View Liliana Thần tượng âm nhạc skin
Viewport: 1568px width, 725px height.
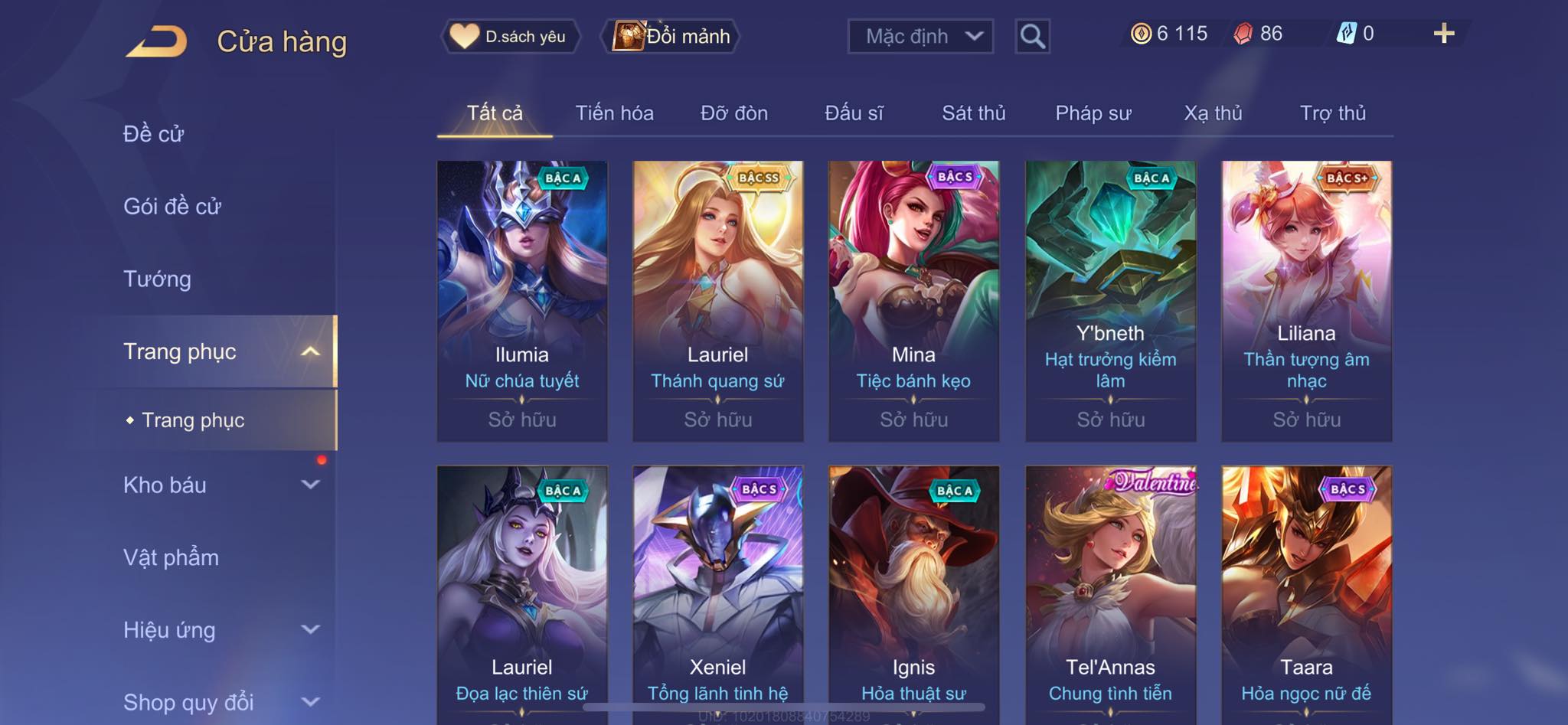click(1306, 300)
